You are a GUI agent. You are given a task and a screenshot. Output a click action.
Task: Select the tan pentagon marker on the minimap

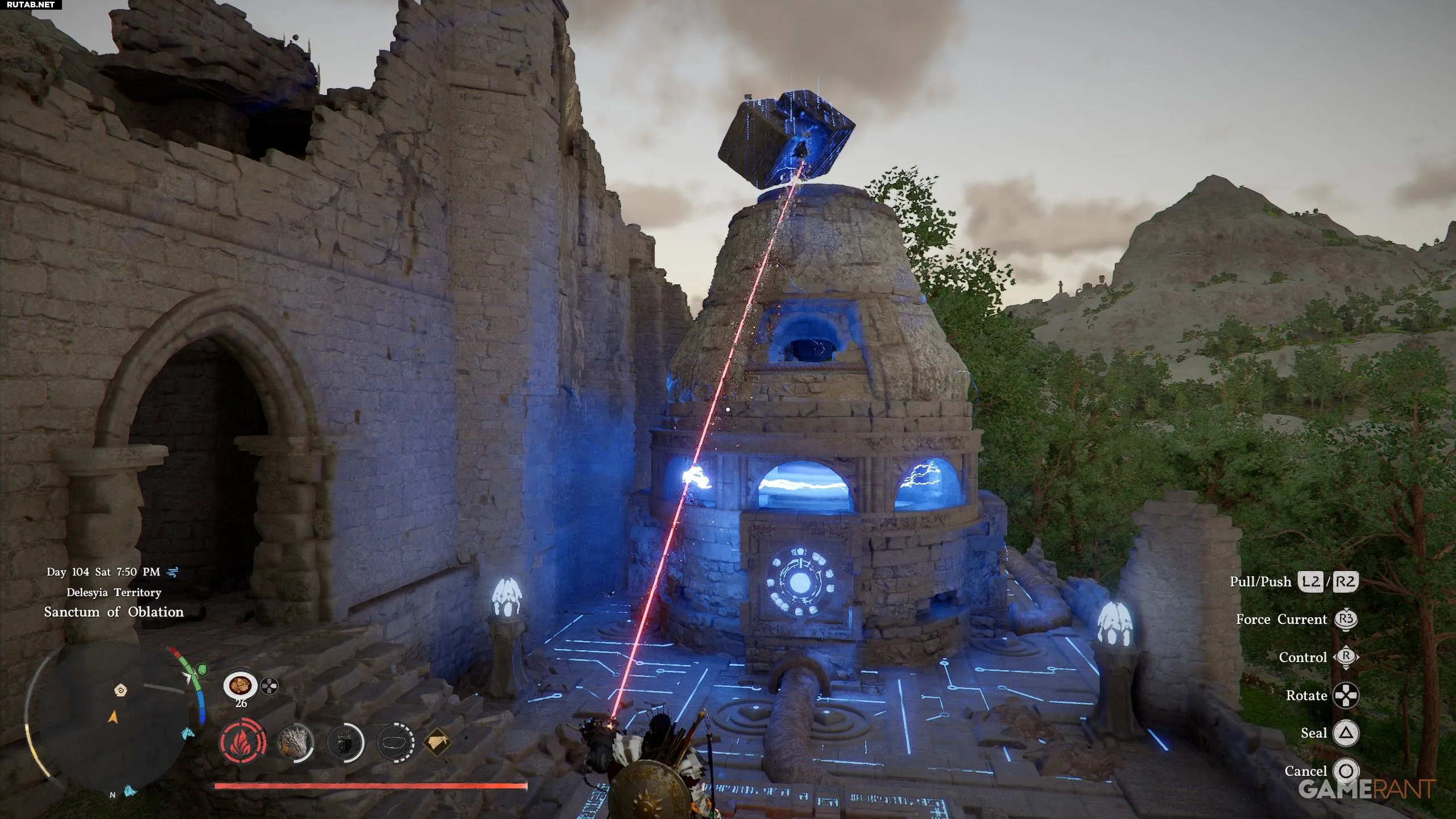[121, 690]
